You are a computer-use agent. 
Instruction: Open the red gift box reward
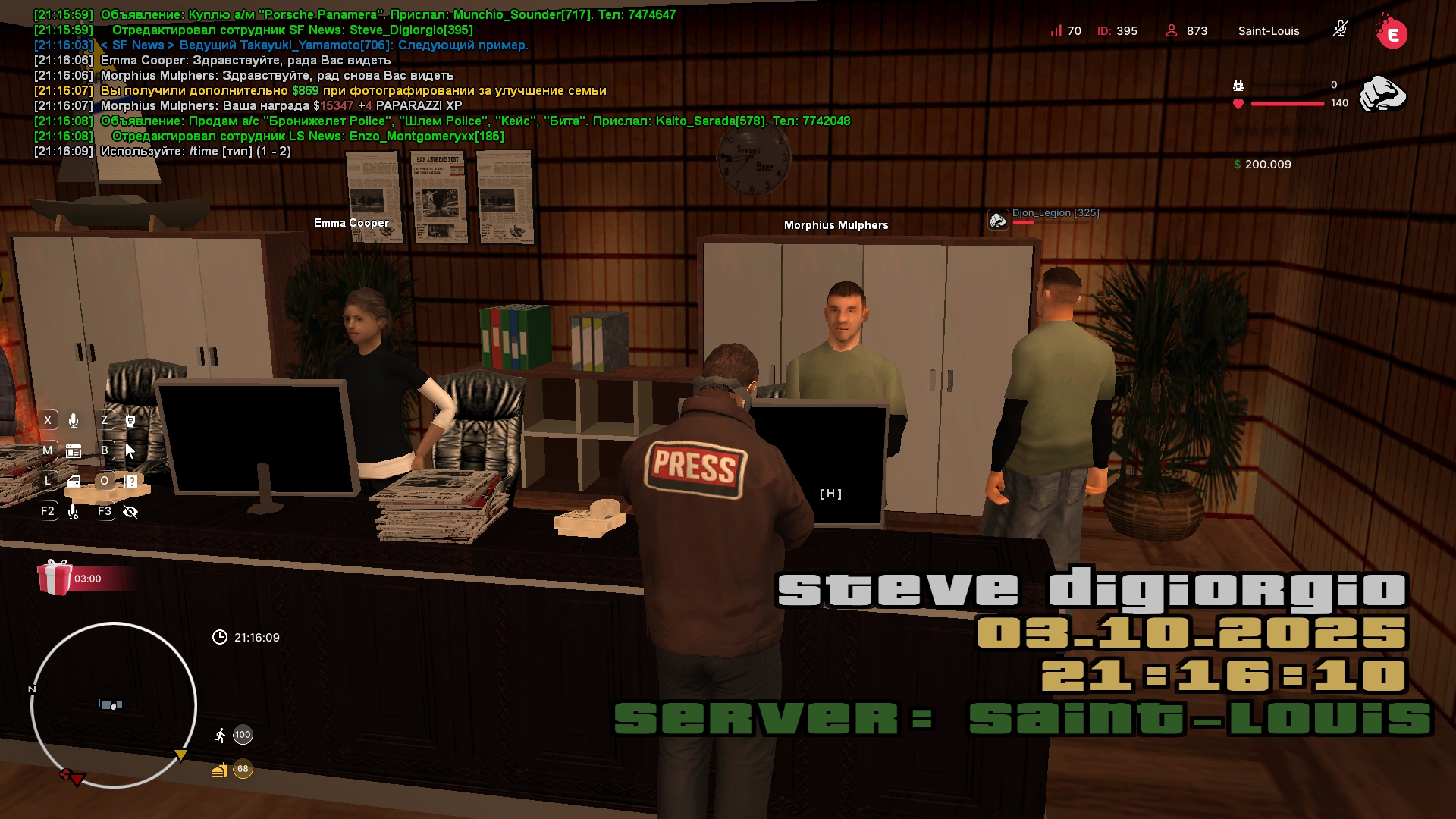point(55,578)
